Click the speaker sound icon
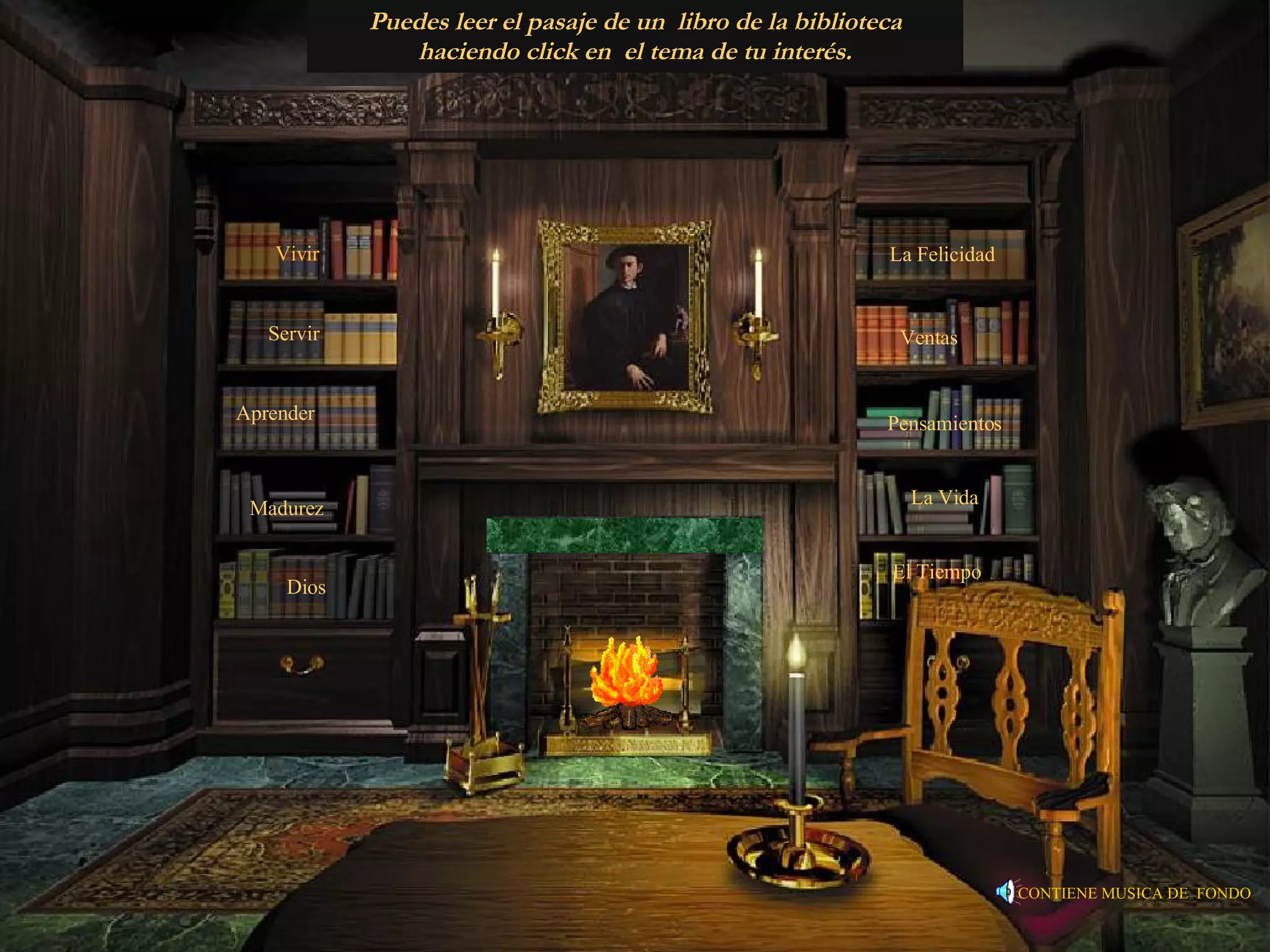1270x952 pixels. pyautogui.click(x=1005, y=892)
